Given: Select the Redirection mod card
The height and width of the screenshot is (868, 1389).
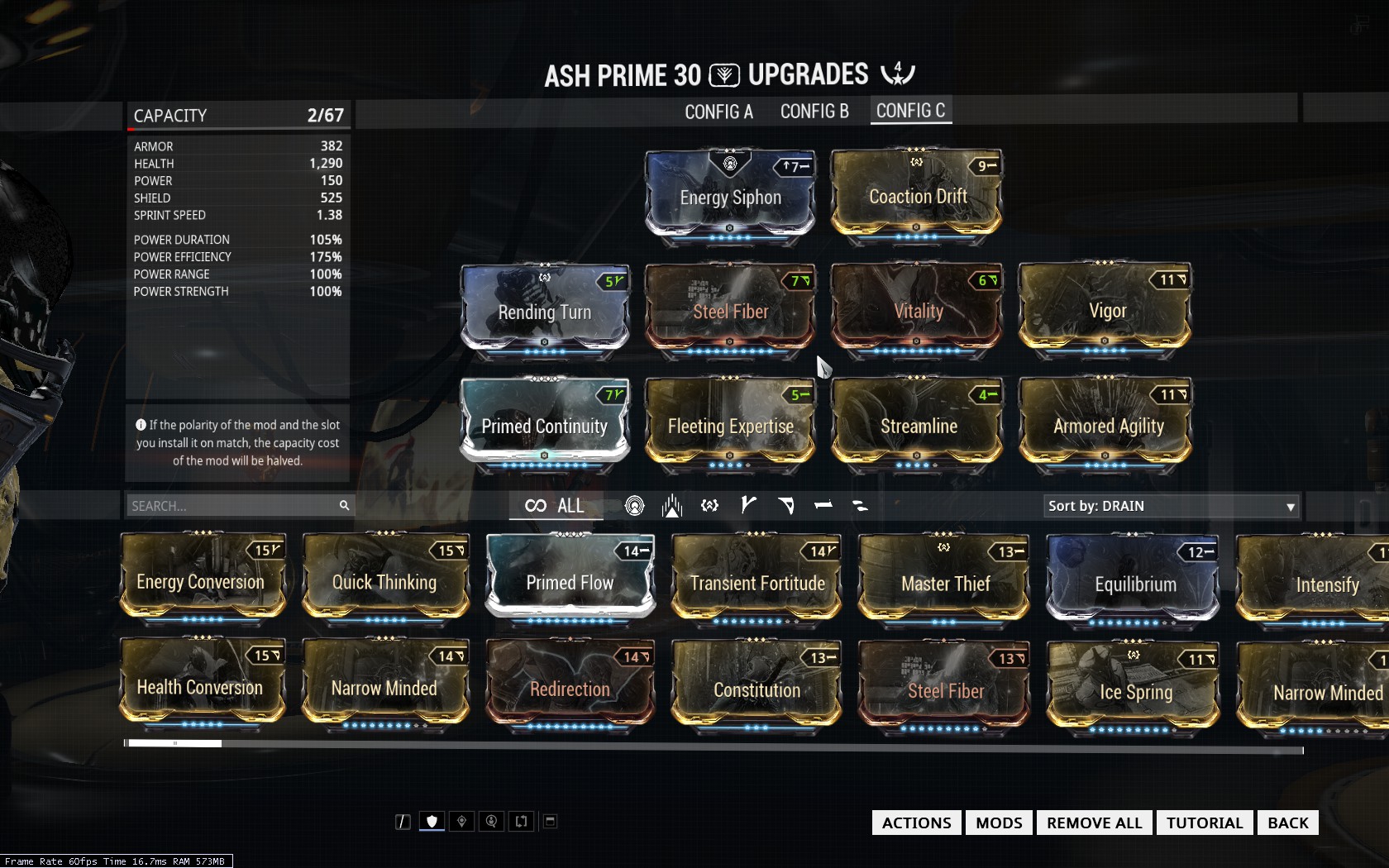Looking at the screenshot, I should [570, 688].
